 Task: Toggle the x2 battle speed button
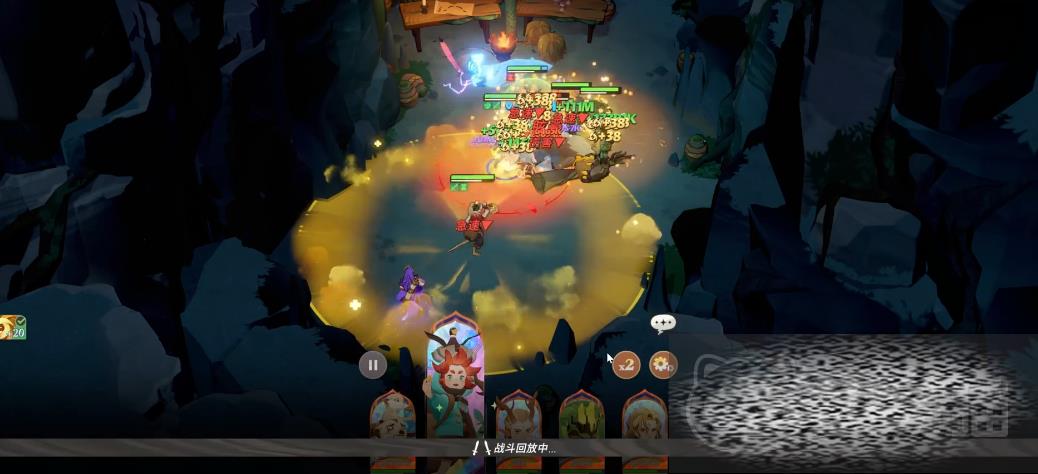(x=627, y=365)
